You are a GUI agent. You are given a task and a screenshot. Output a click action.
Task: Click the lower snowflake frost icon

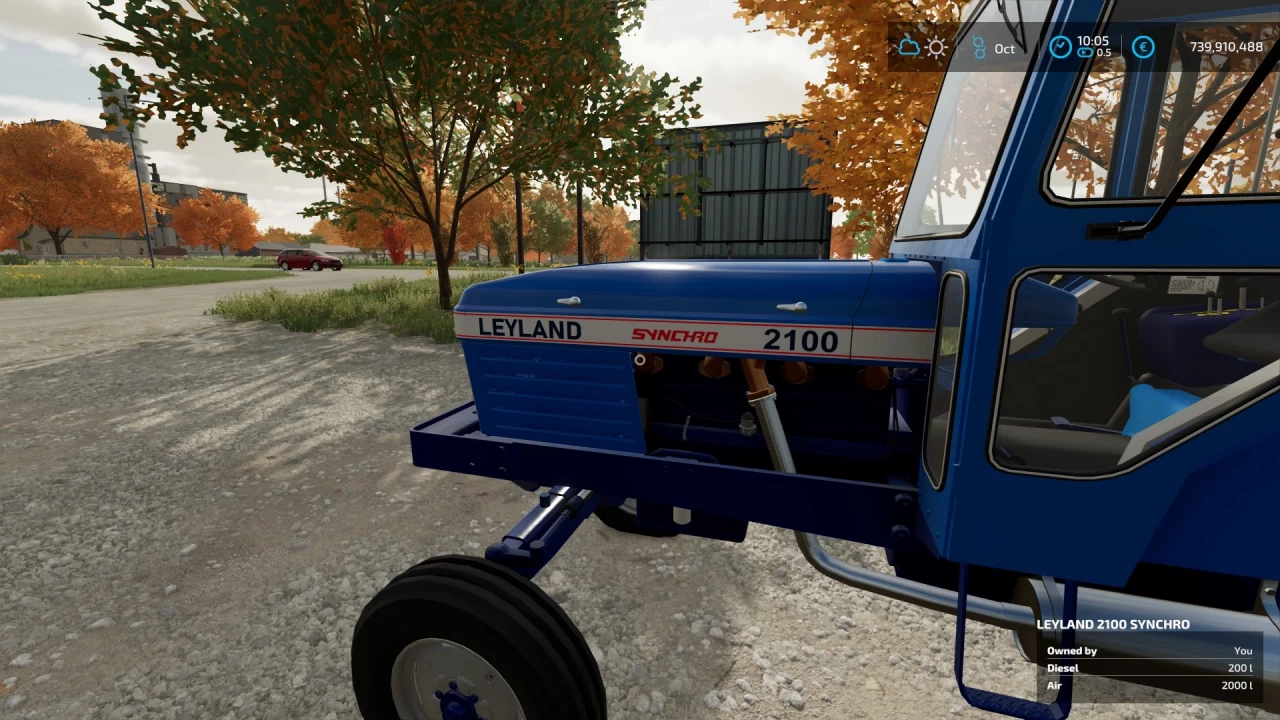tap(980, 53)
